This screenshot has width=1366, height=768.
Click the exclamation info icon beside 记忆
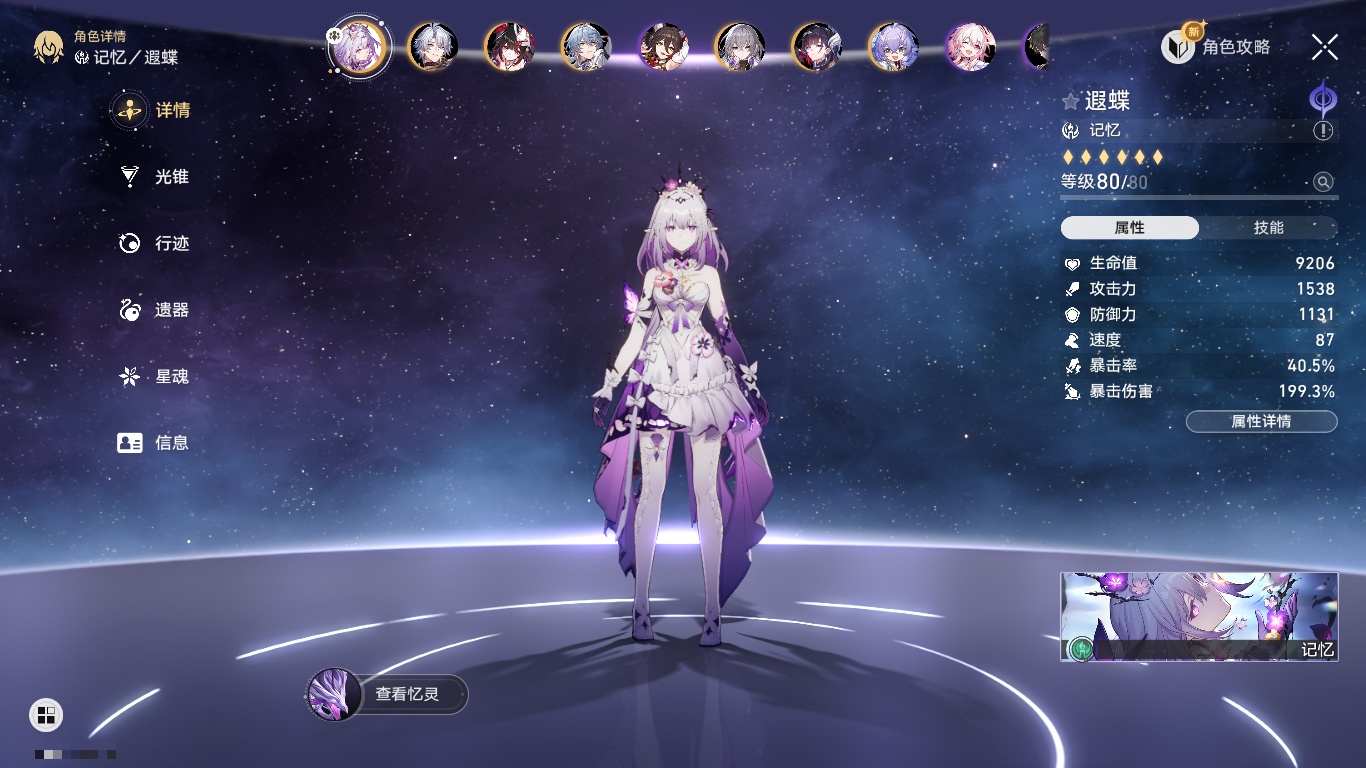tap(1323, 131)
